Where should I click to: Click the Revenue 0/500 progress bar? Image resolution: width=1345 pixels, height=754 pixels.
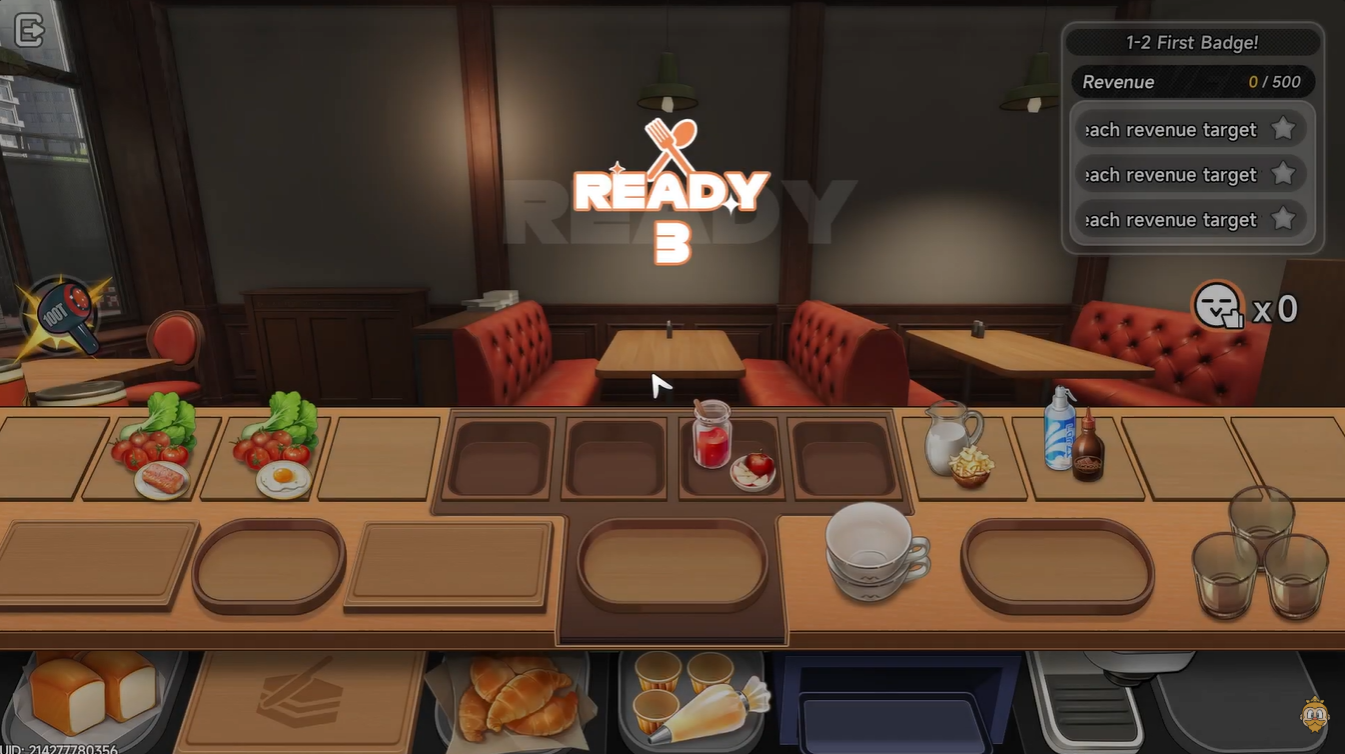(1192, 82)
